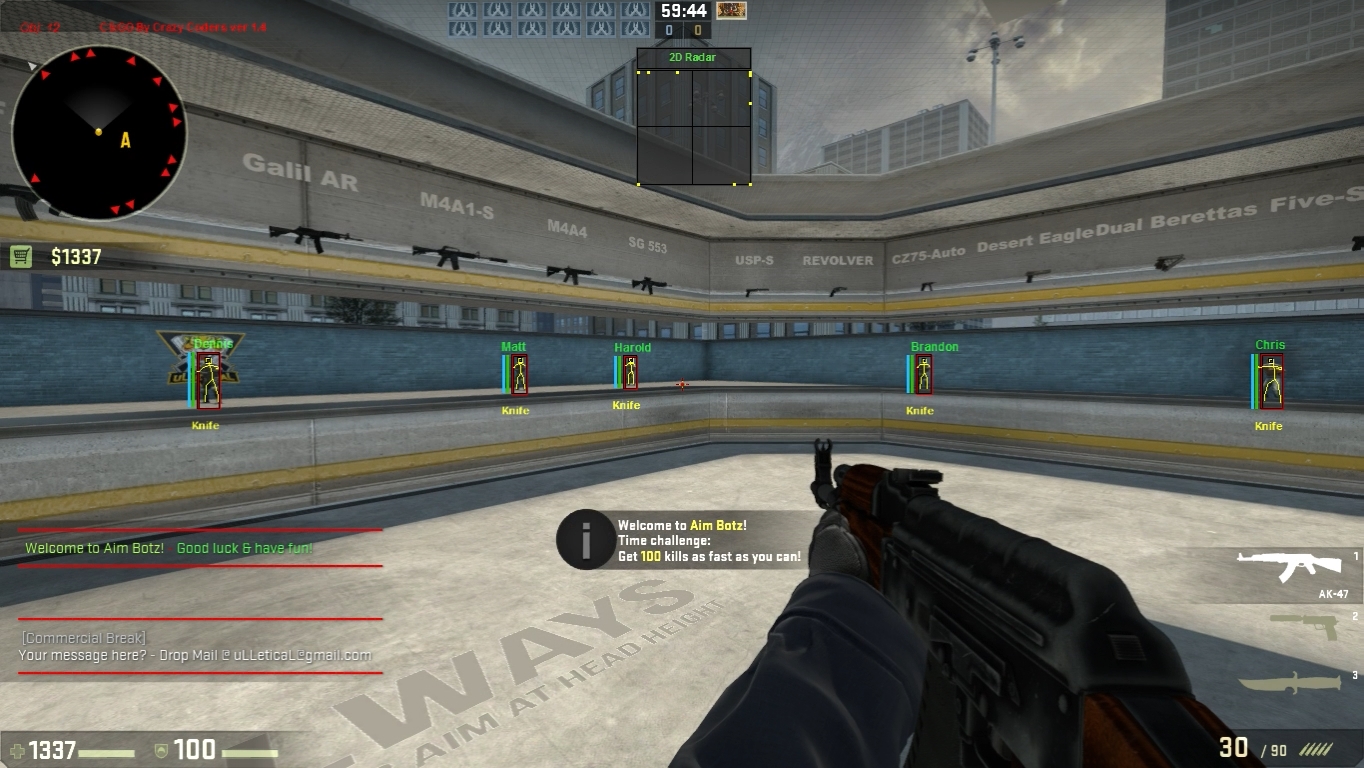Click the Knife label under bot Harold
Viewport: 1364px width, 768px height.
(627, 405)
